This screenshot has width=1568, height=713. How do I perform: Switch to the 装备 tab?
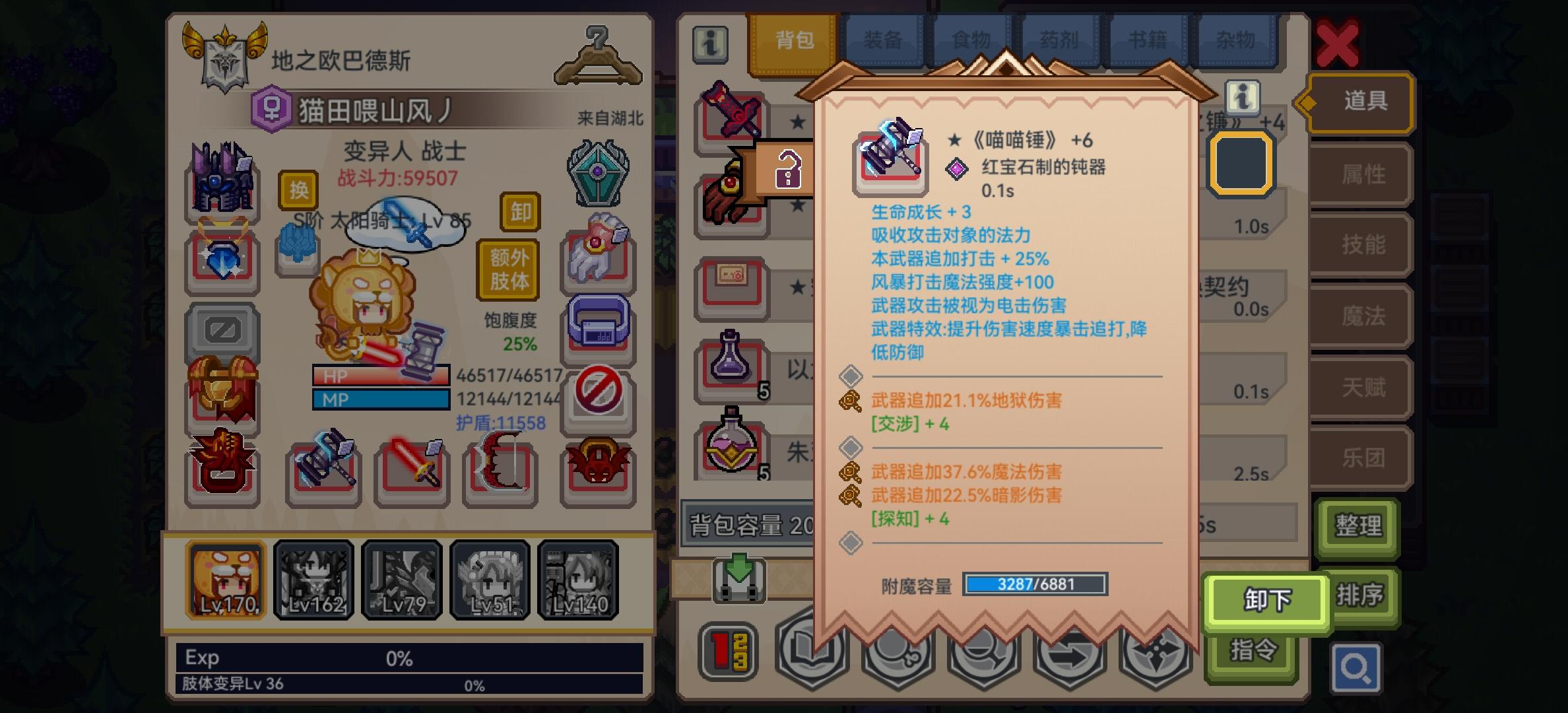click(x=884, y=40)
